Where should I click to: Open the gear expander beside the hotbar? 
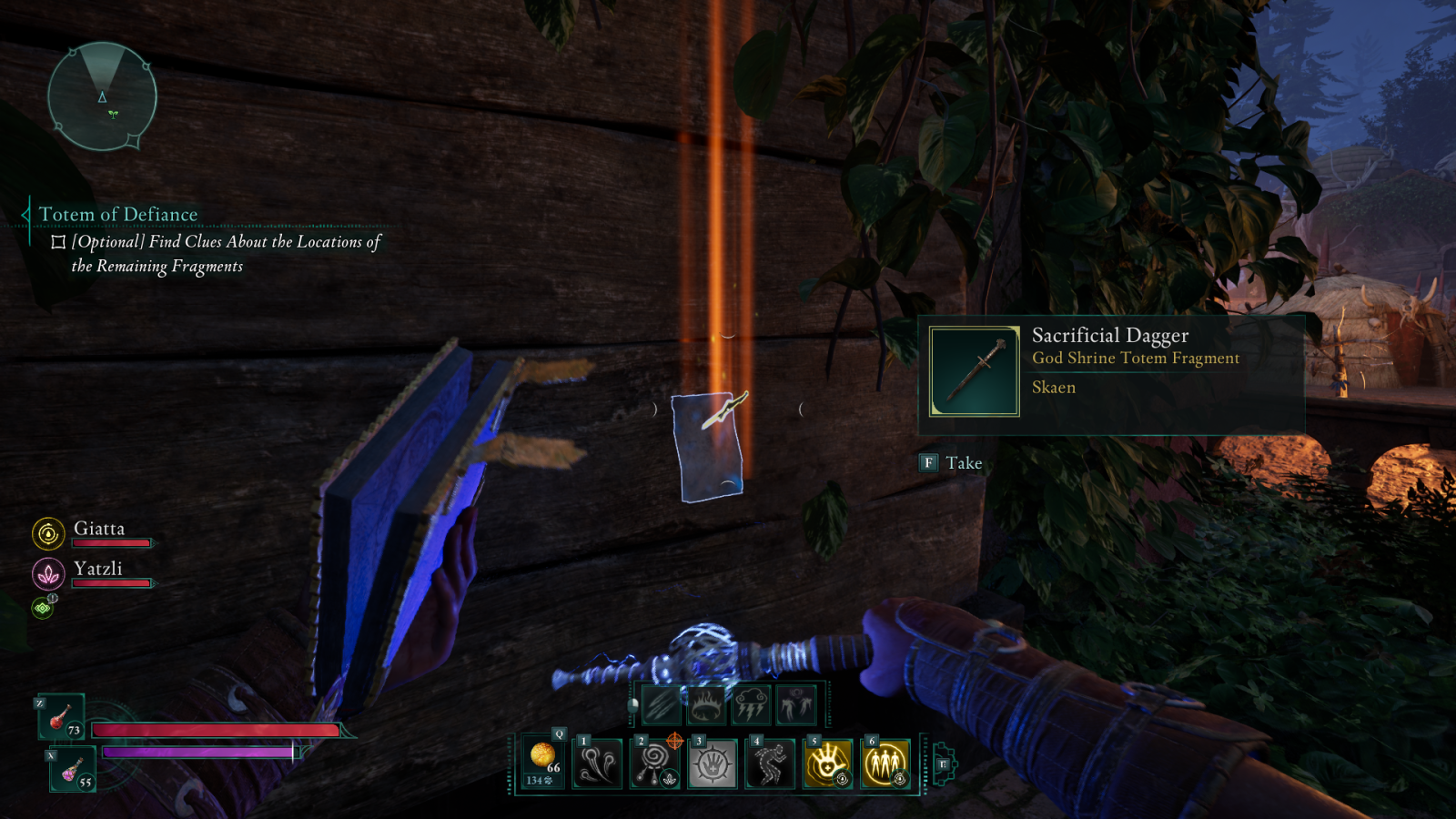(x=943, y=764)
